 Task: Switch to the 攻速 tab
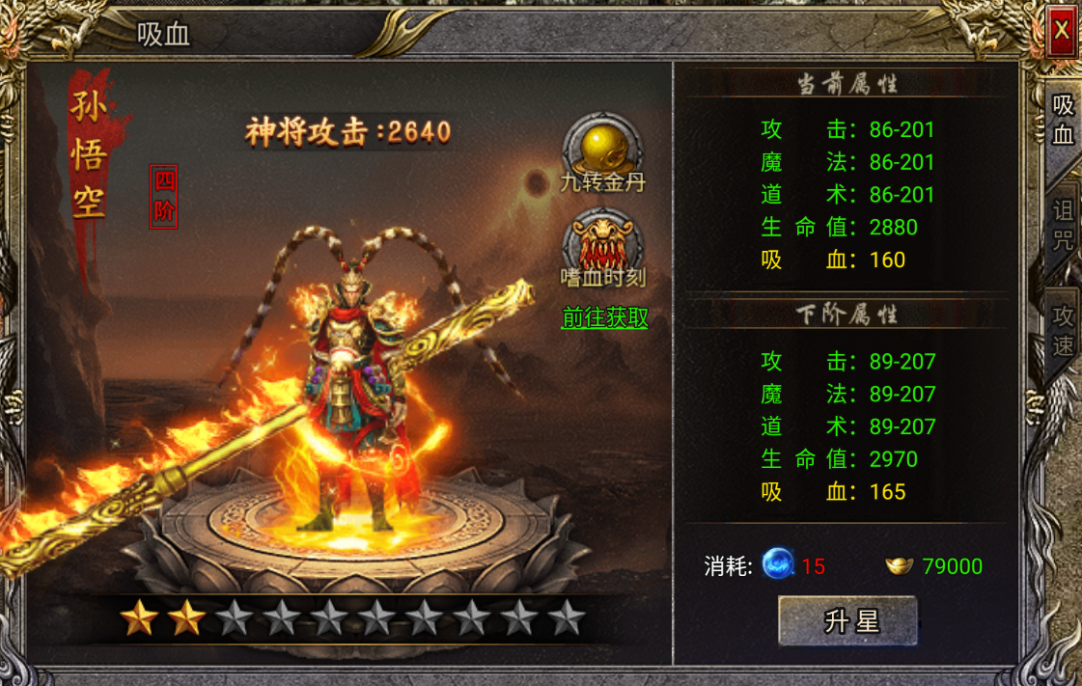tap(1062, 331)
